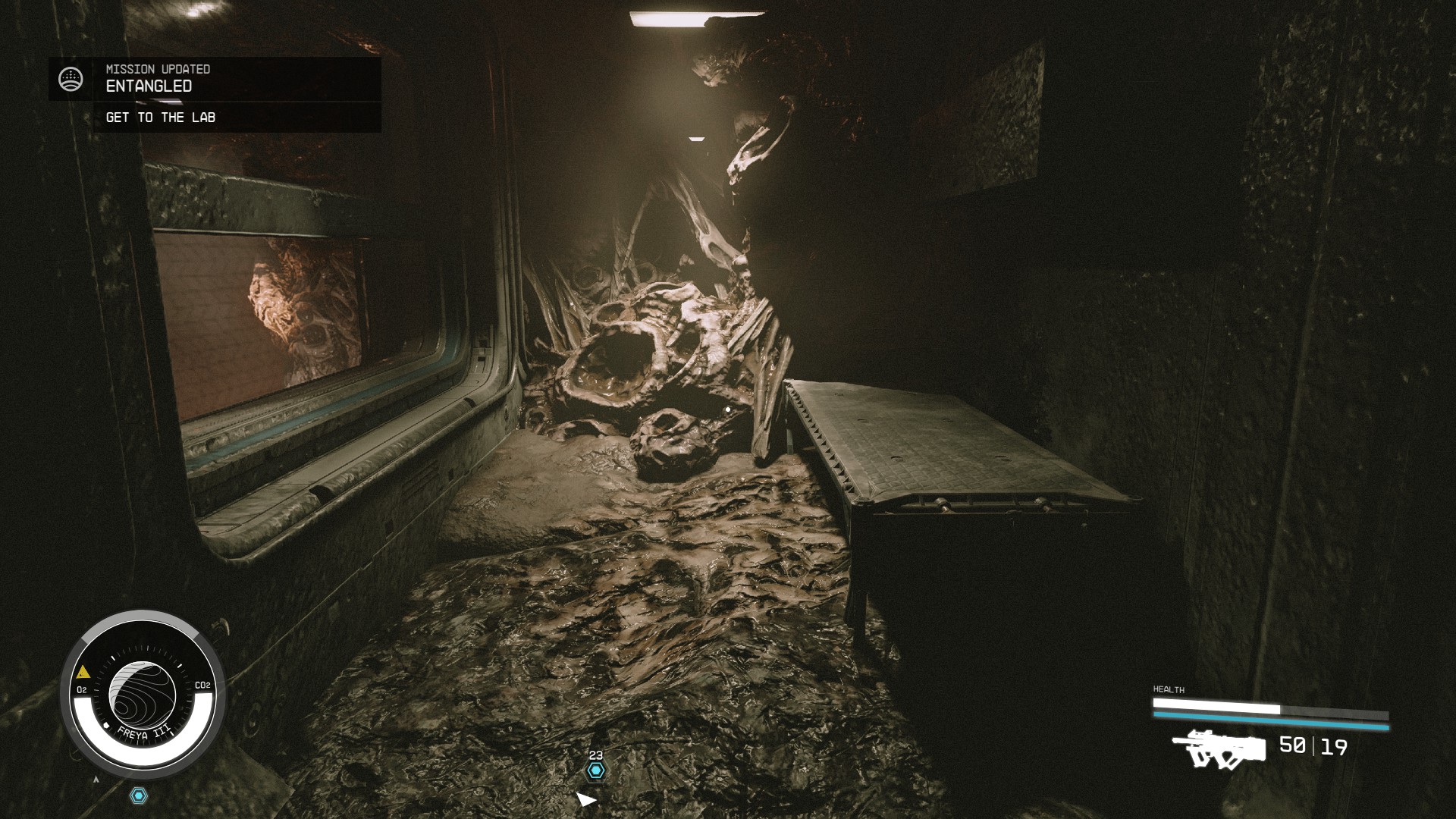Click the yellow hazard warning triangle on compass
The height and width of the screenshot is (819, 1456).
[x=82, y=671]
